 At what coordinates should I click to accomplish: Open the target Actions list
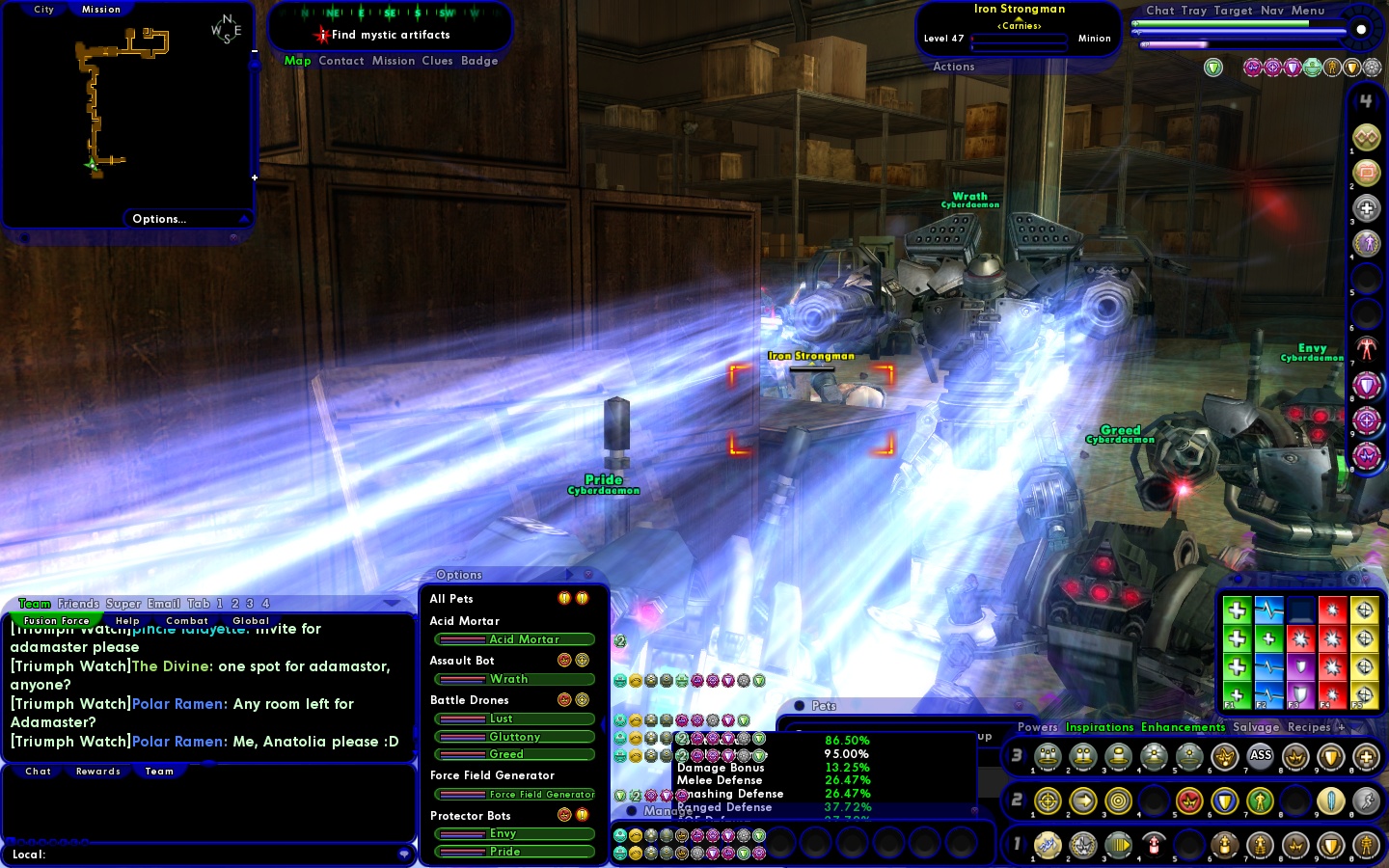click(x=954, y=67)
